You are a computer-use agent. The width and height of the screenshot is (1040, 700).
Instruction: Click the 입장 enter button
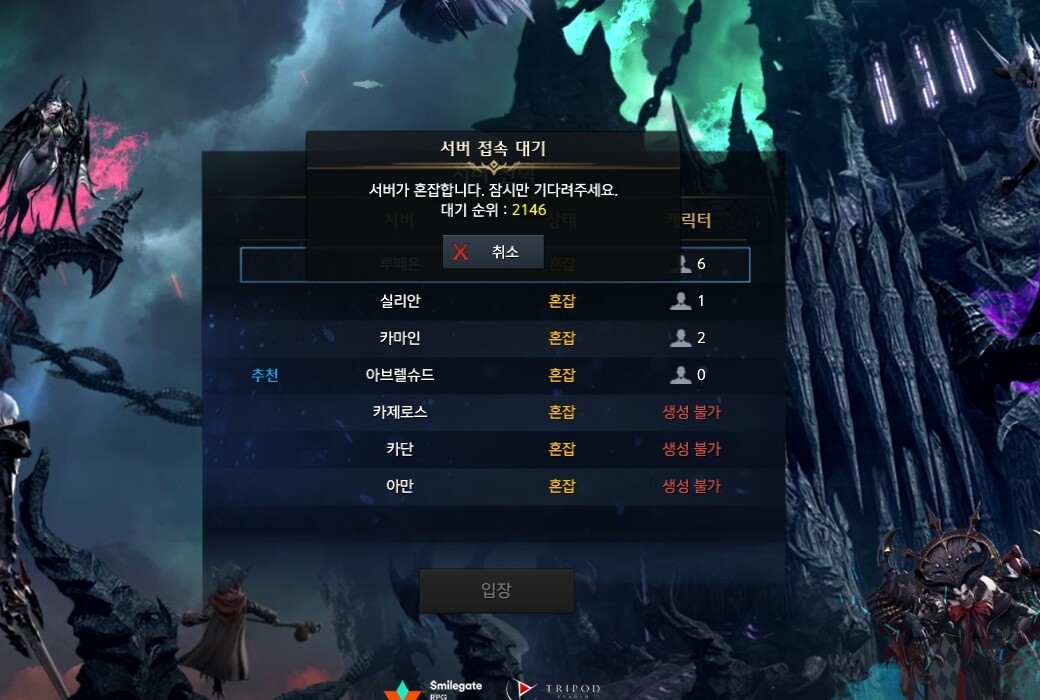496,590
